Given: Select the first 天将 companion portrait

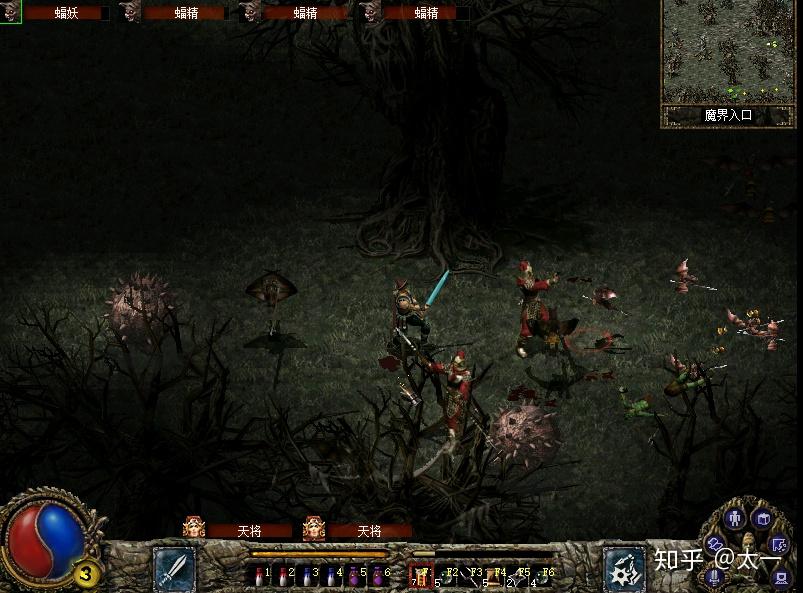Looking at the screenshot, I should pos(194,528).
